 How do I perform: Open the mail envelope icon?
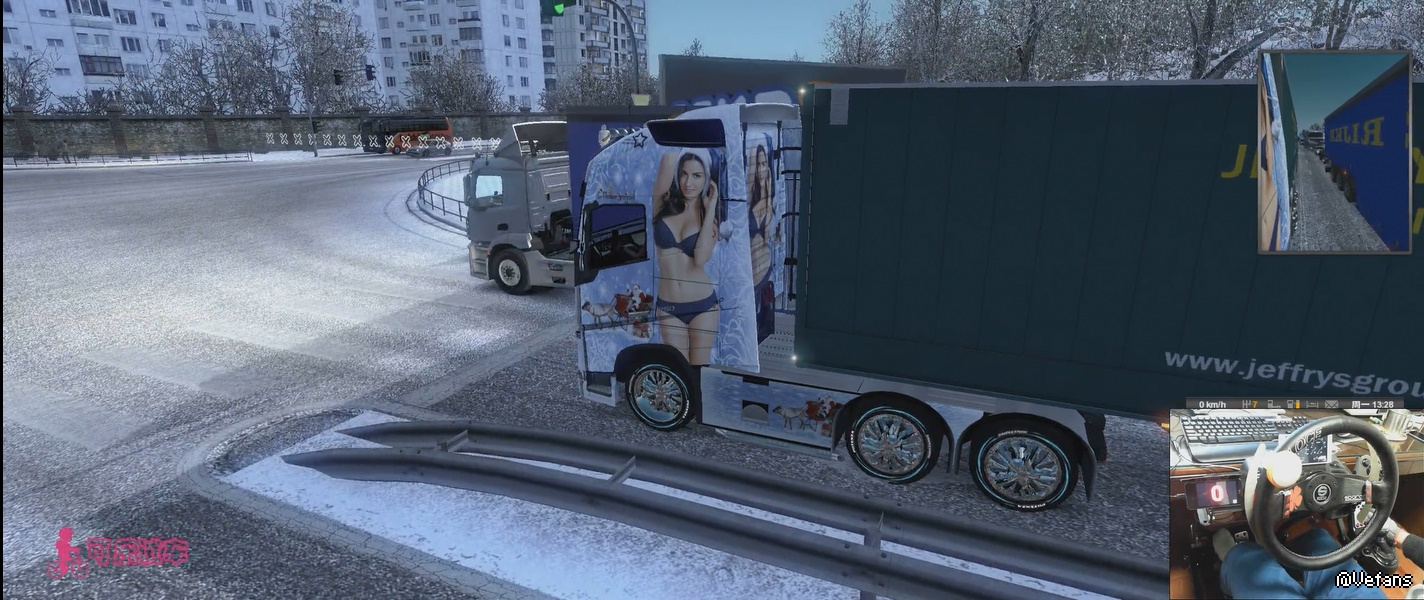[1331, 405]
